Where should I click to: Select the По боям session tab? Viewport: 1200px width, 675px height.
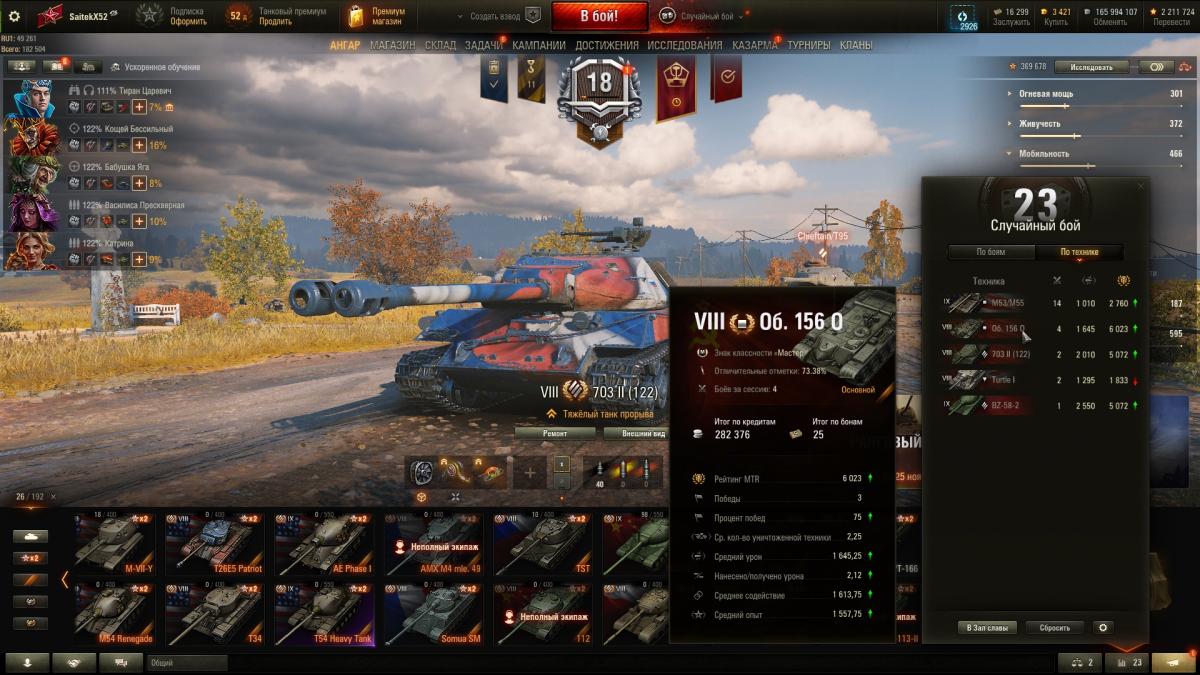[991, 252]
